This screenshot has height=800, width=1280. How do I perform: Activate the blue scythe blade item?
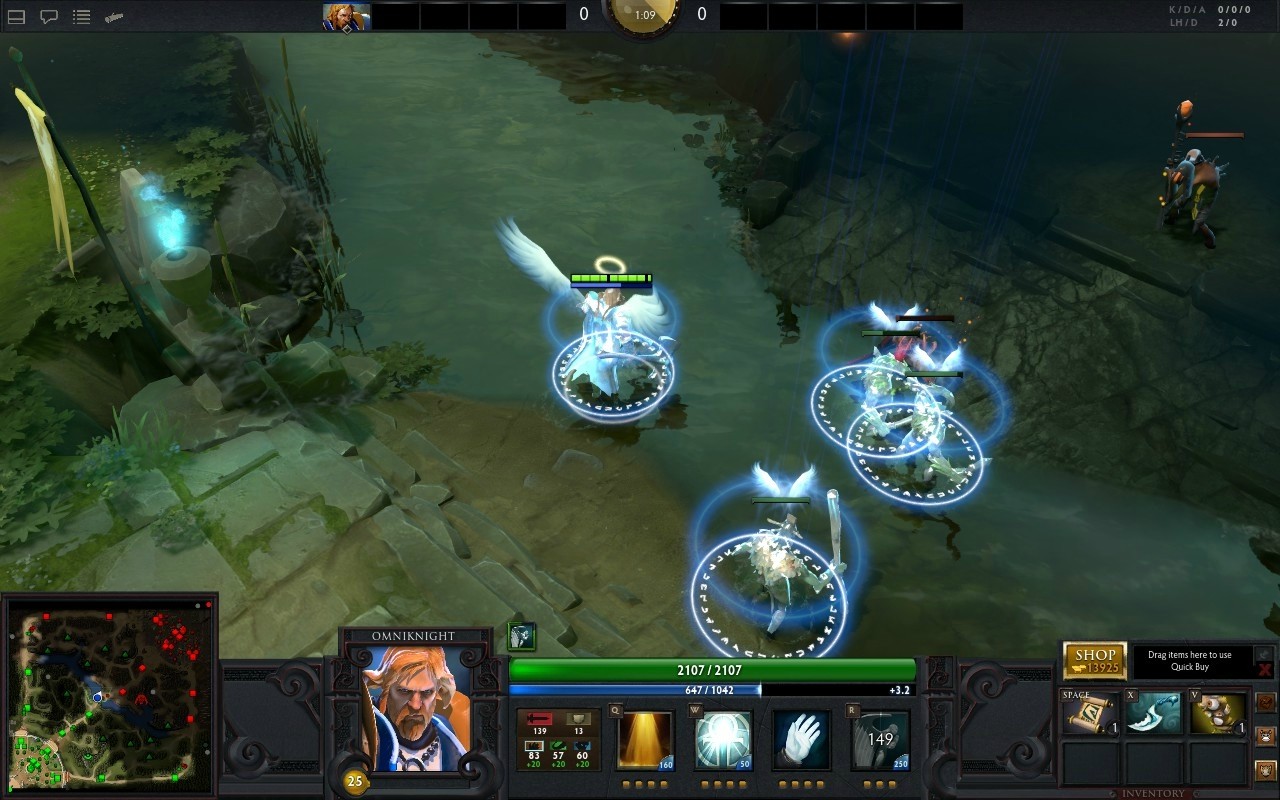[1153, 714]
